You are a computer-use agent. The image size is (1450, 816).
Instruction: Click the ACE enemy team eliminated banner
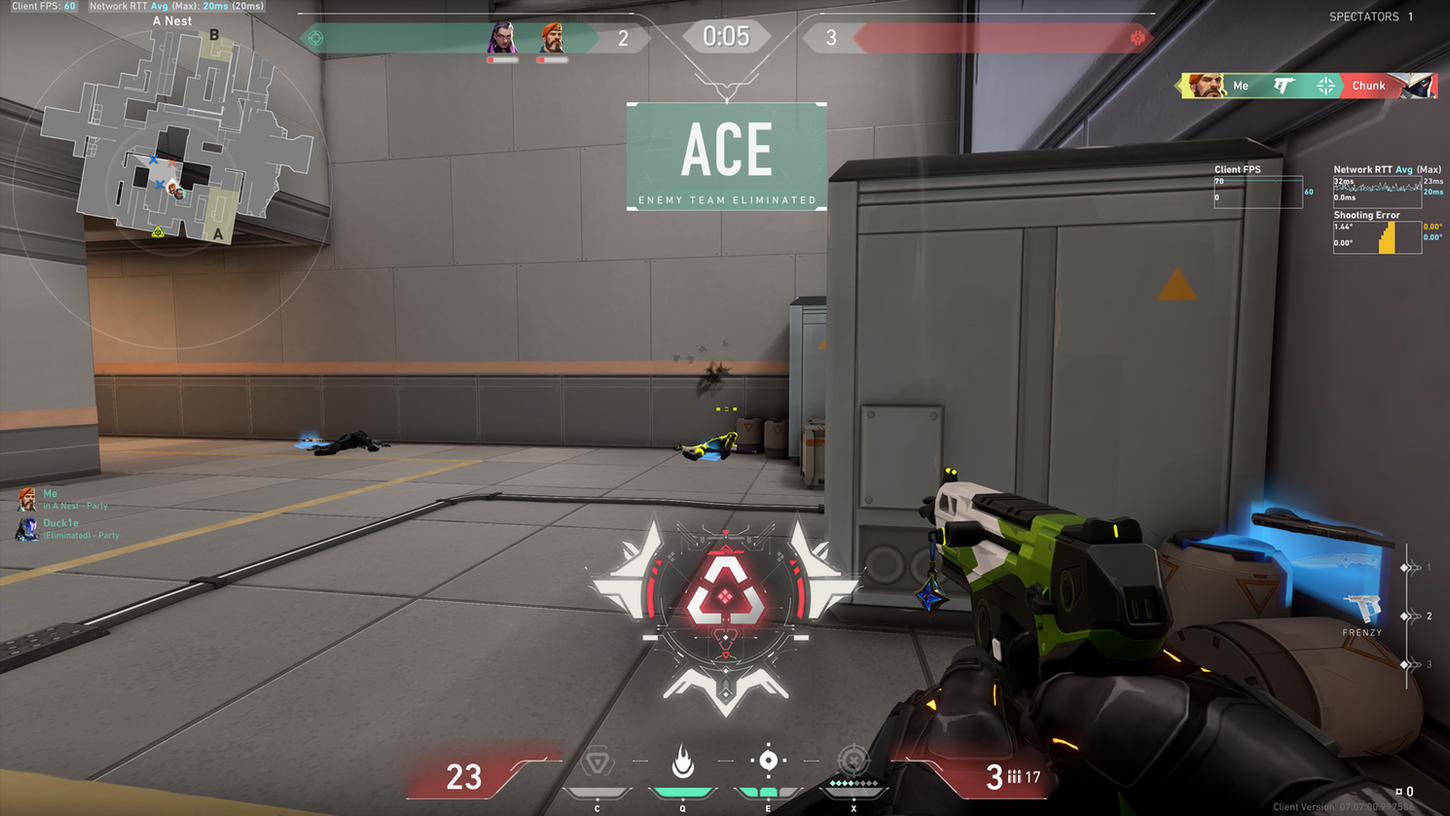(x=727, y=157)
